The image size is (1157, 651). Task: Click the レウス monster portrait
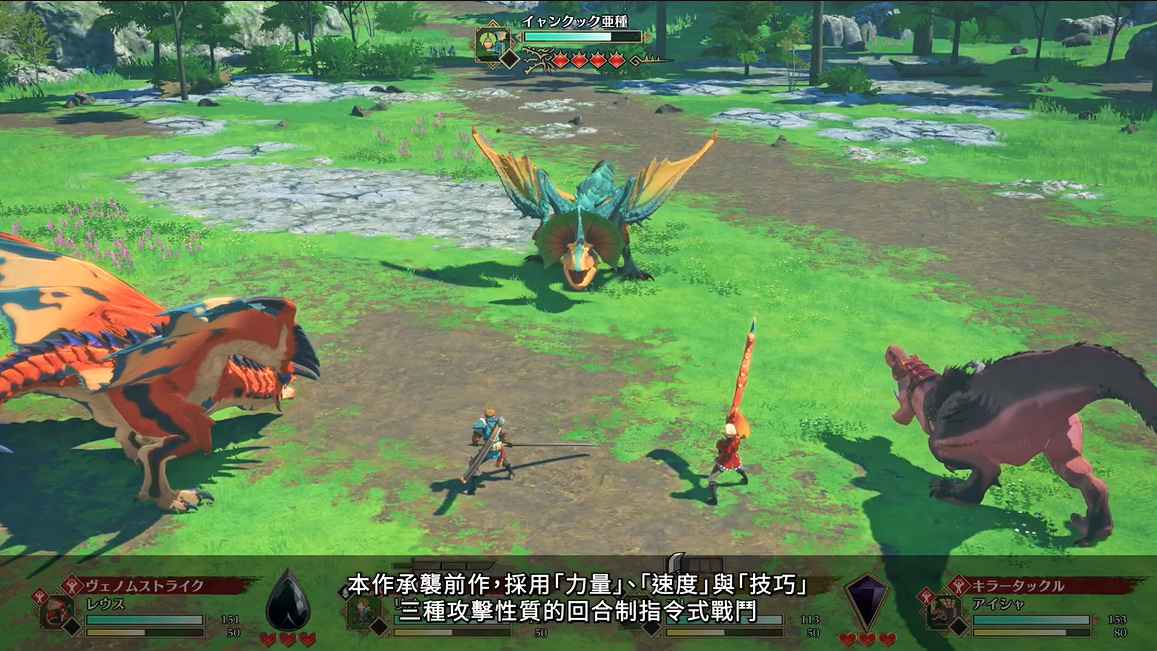coord(56,612)
